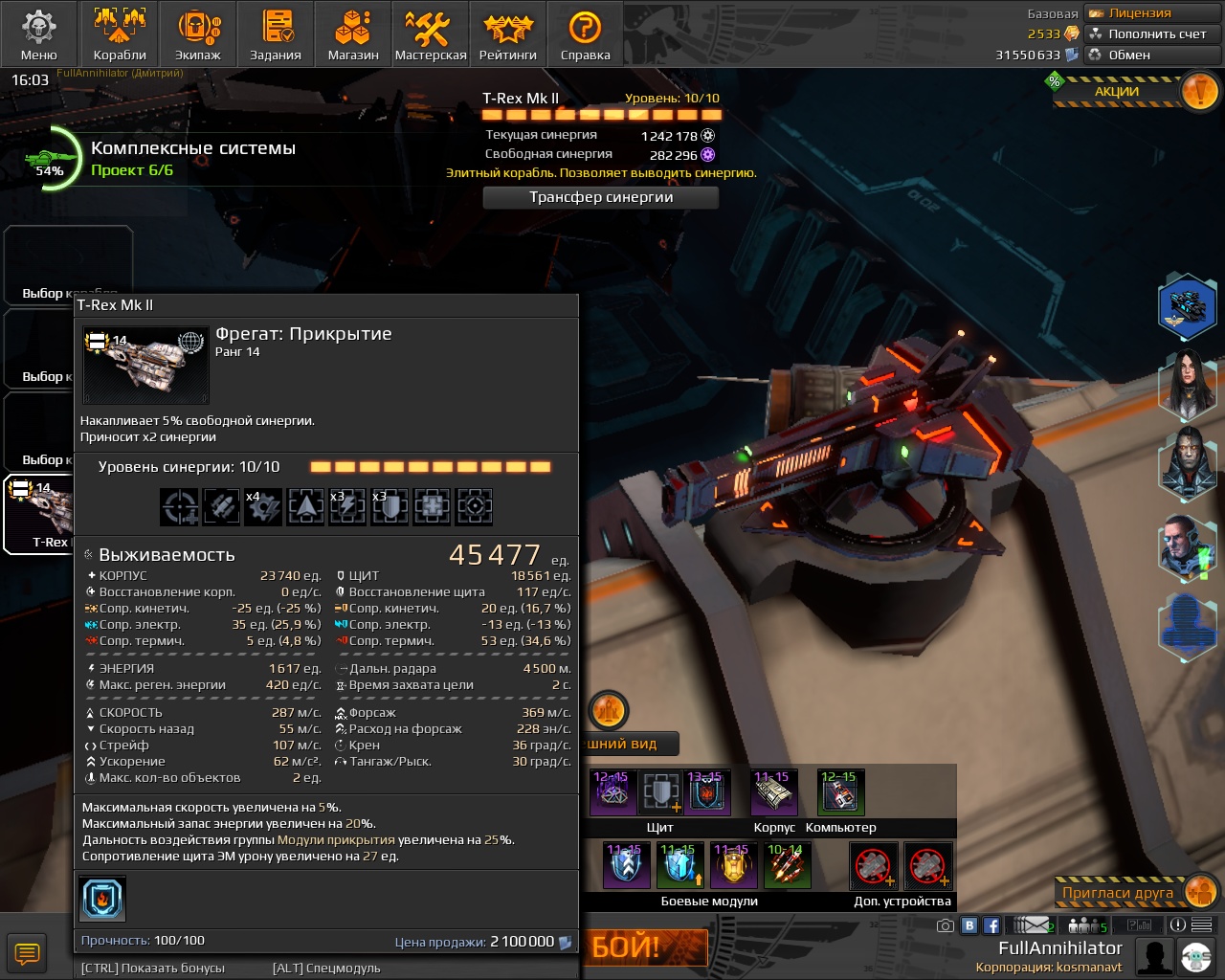This screenshot has width=1225, height=980.
Task: Open the Меню main menu
Action: pyautogui.click(x=39, y=34)
